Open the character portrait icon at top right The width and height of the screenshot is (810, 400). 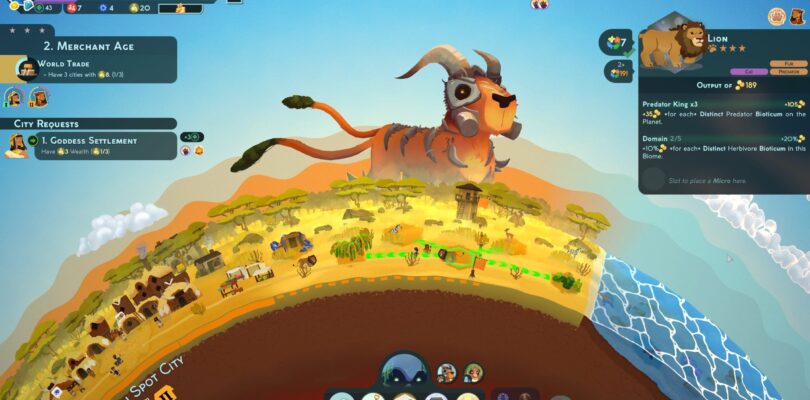[802, 16]
